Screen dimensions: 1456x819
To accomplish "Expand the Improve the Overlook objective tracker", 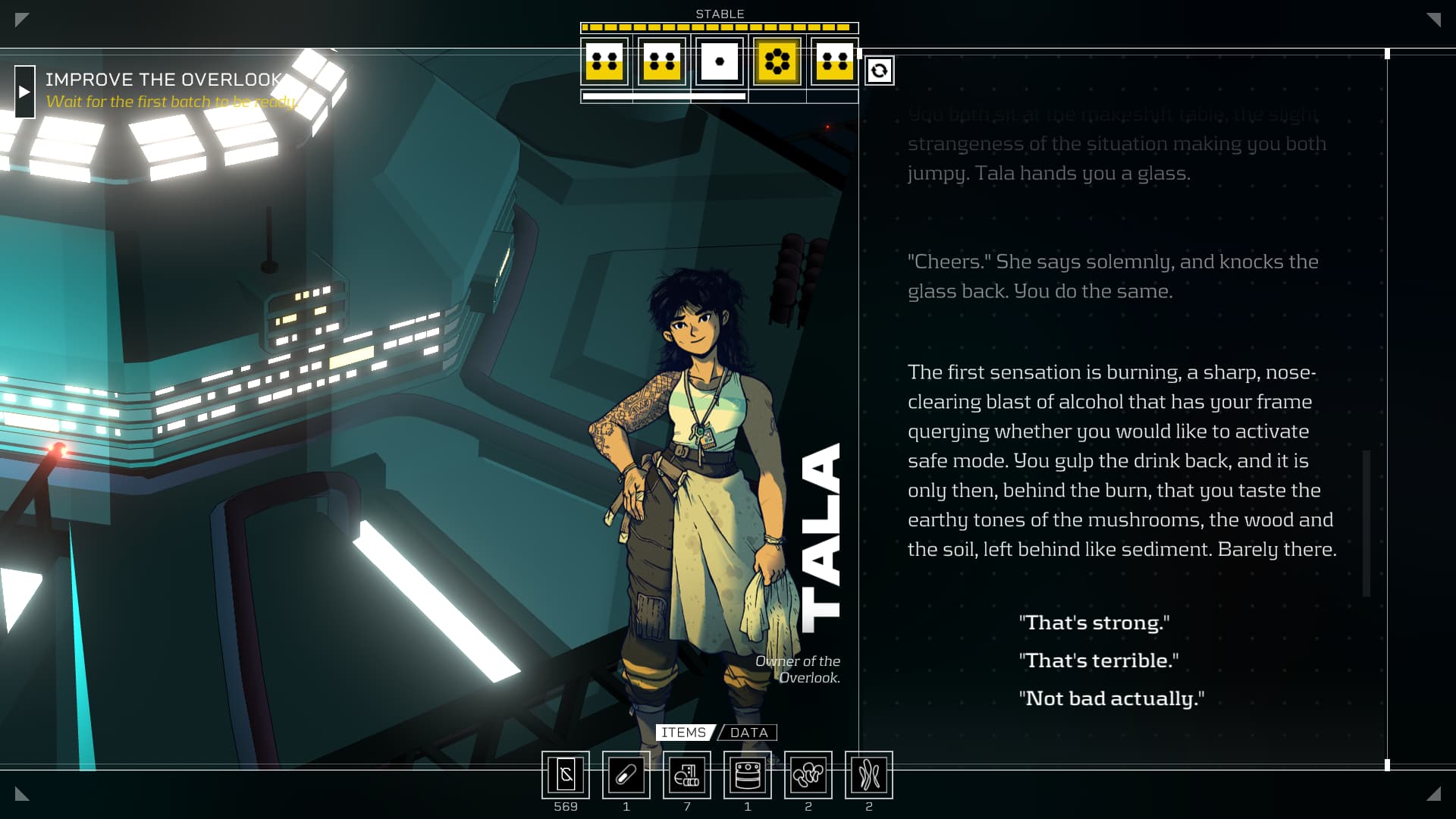I will tap(24, 92).
